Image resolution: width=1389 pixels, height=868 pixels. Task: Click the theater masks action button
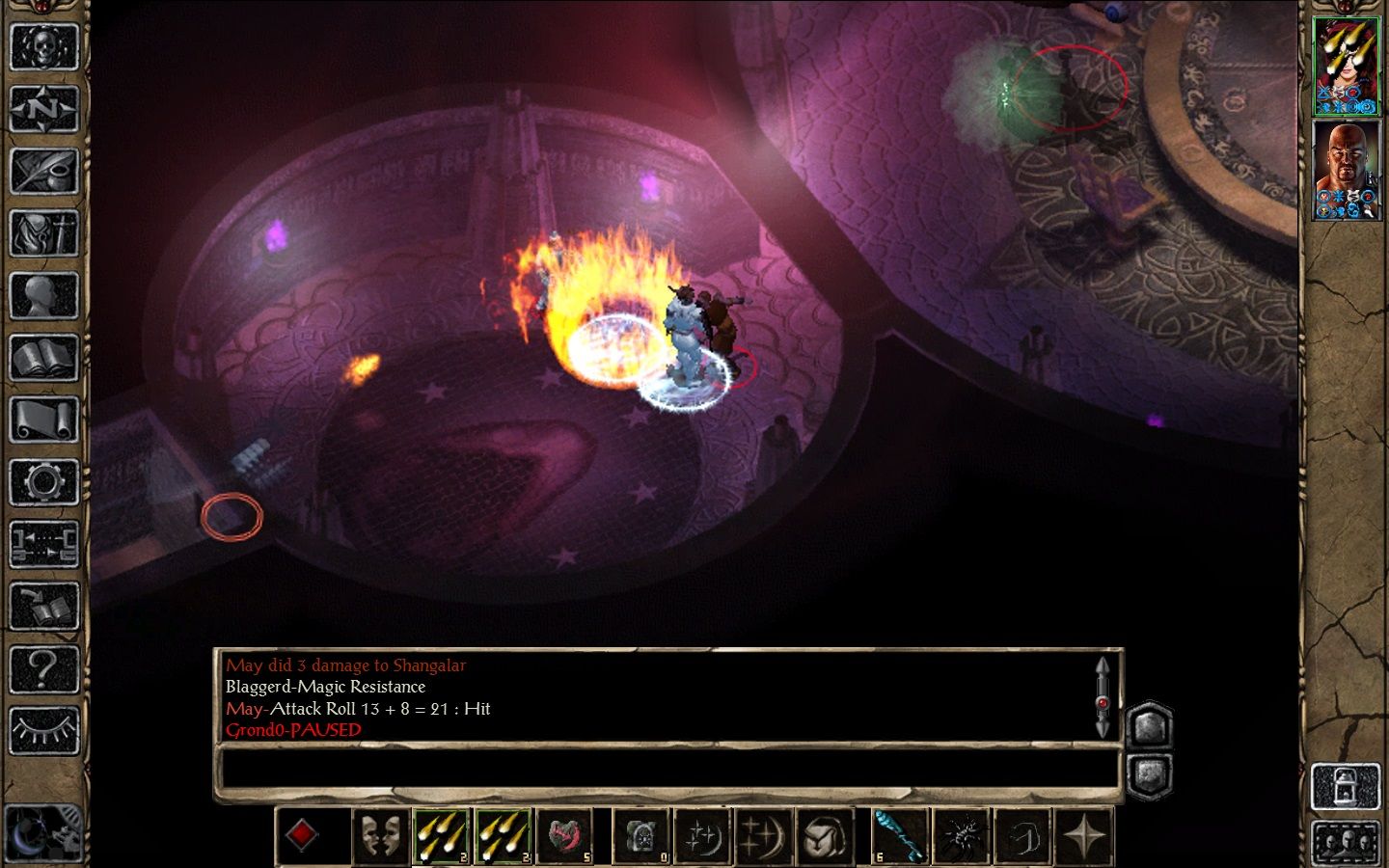point(379,835)
